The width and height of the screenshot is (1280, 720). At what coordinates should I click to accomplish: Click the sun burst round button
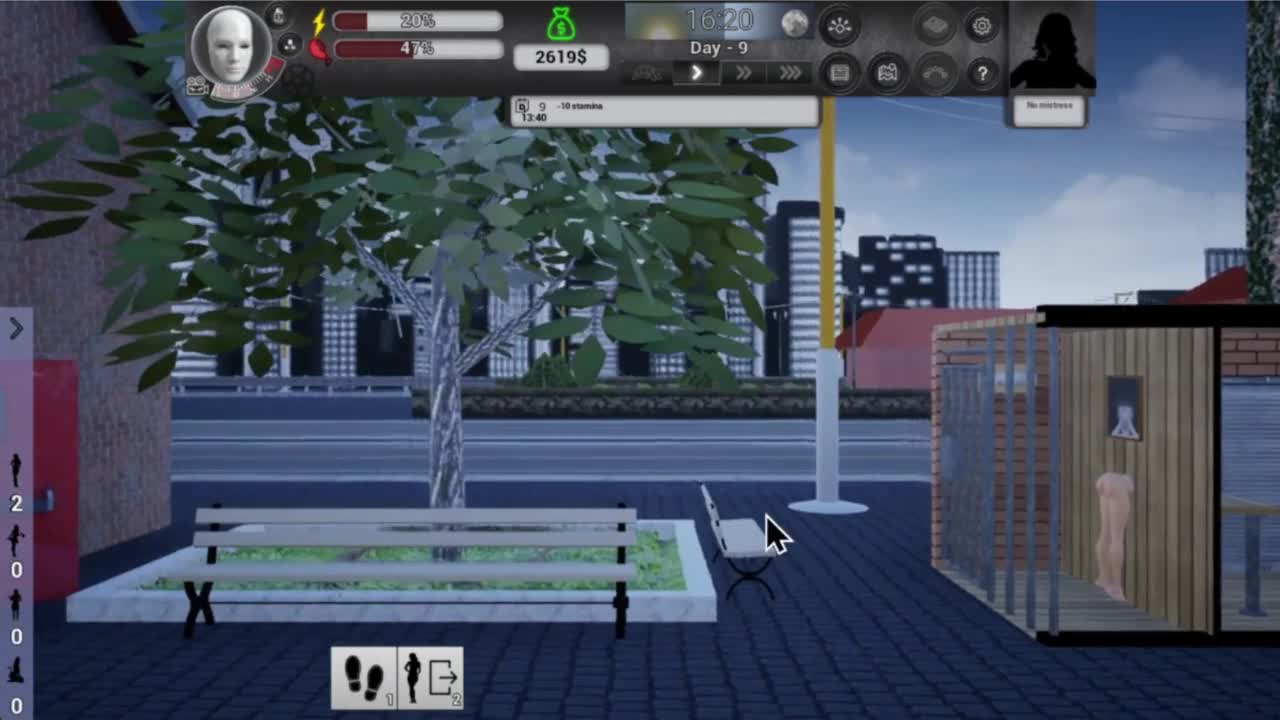[x=839, y=27]
